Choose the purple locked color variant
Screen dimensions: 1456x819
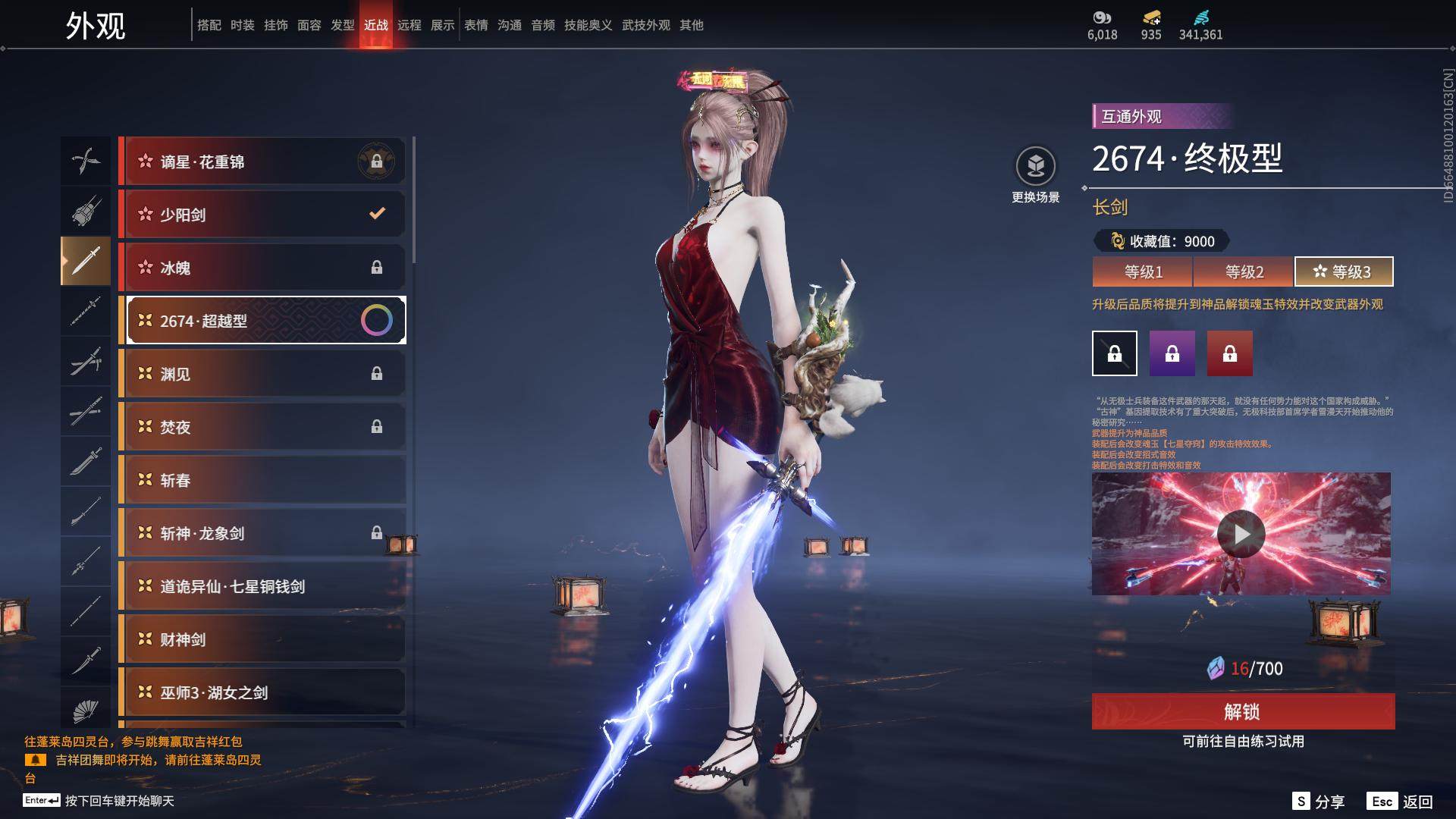1172,353
